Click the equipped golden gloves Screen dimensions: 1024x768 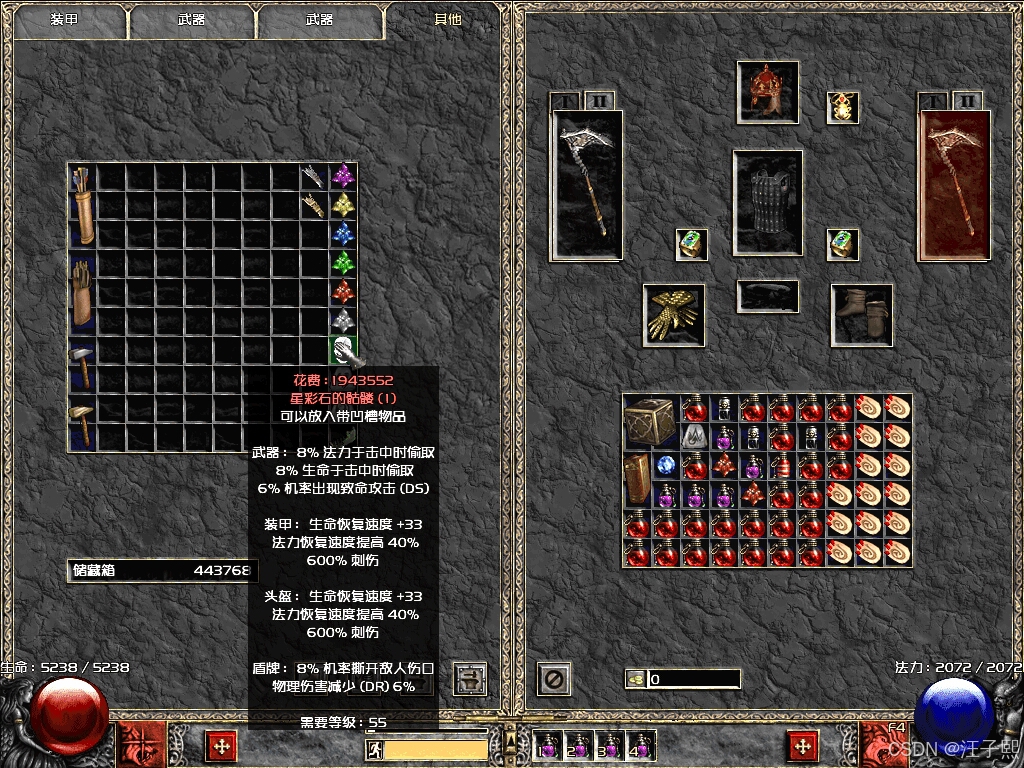(673, 314)
